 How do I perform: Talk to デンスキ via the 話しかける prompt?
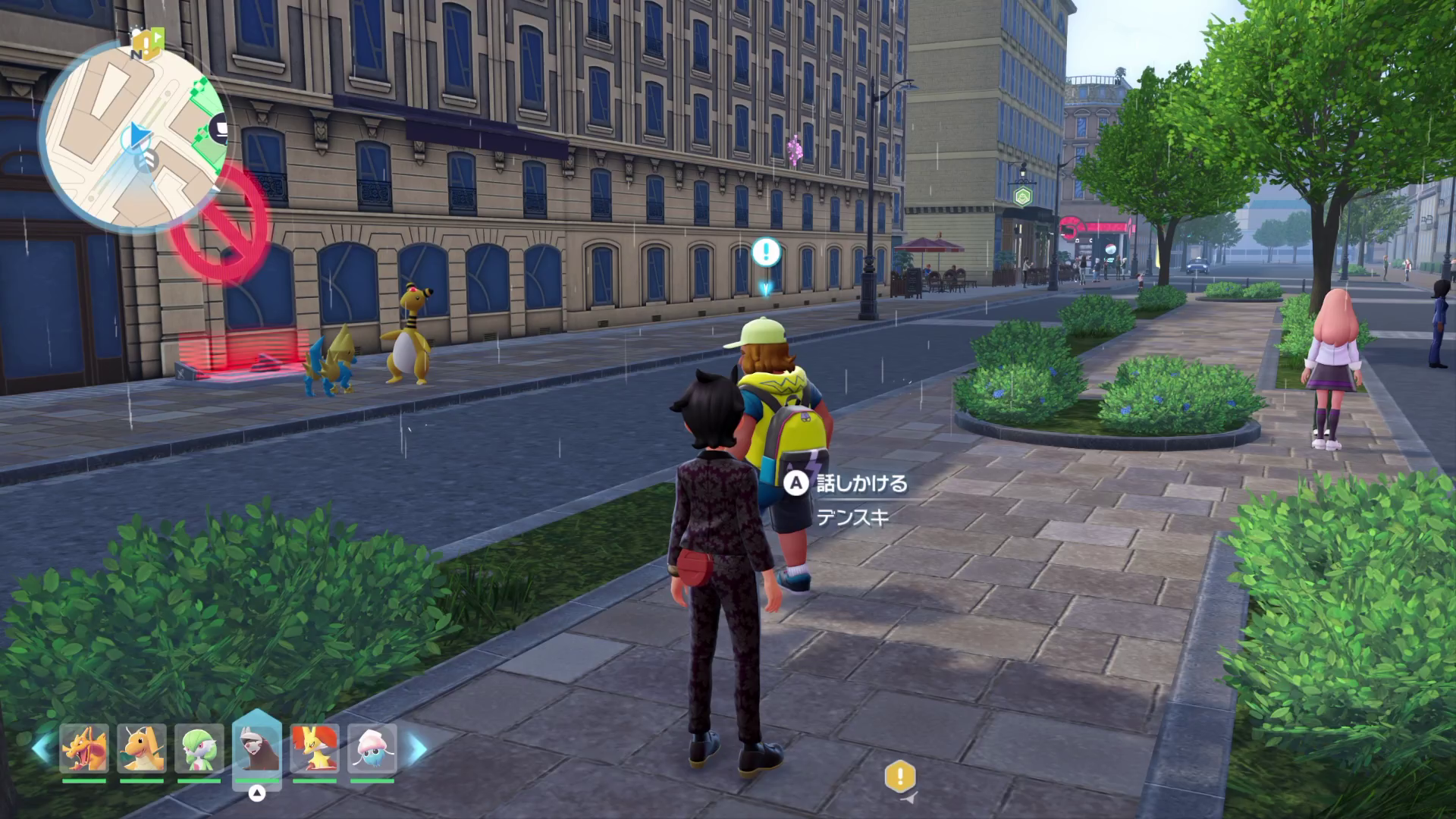[849, 483]
